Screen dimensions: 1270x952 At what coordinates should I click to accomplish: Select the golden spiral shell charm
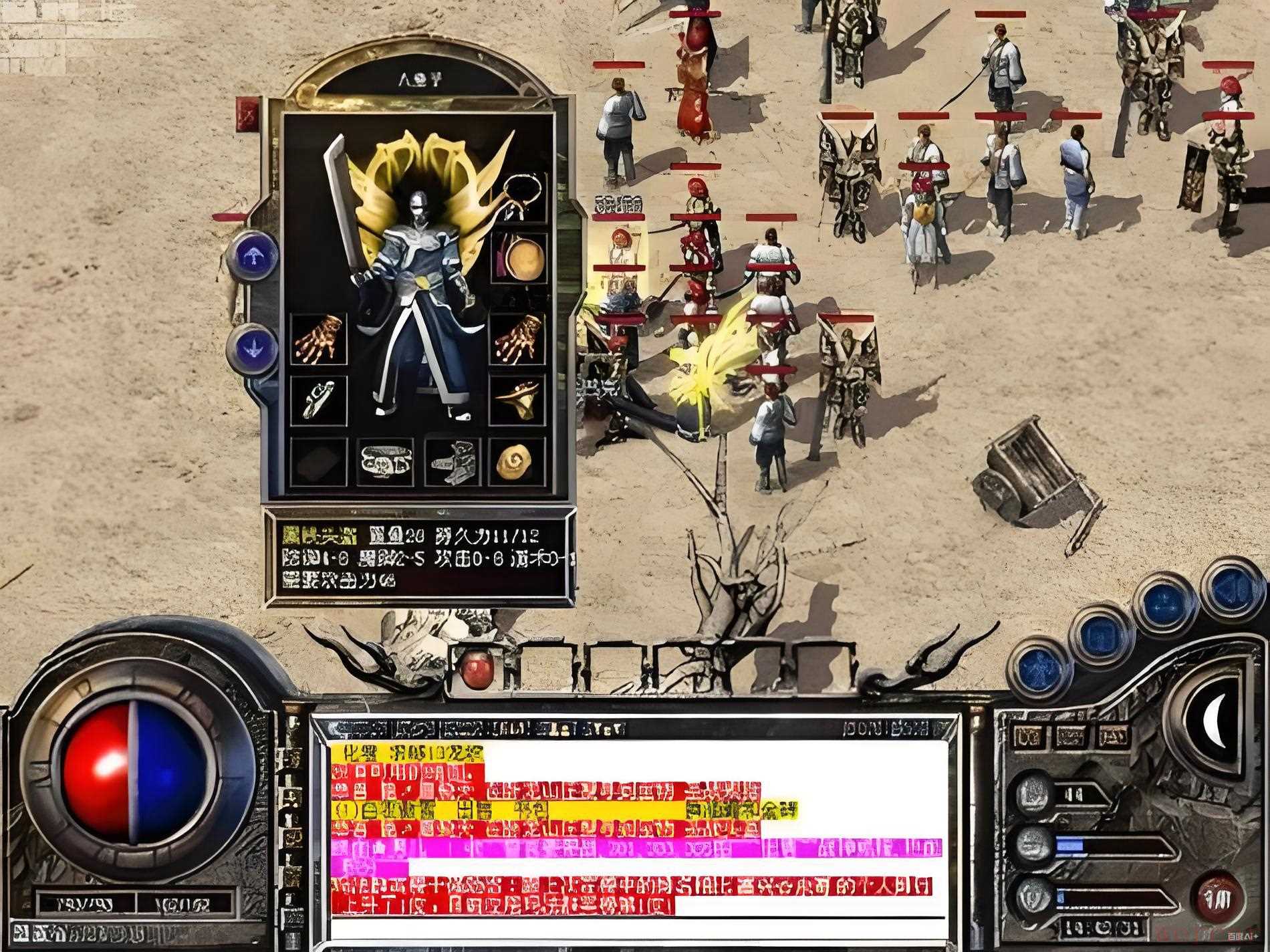[517, 461]
